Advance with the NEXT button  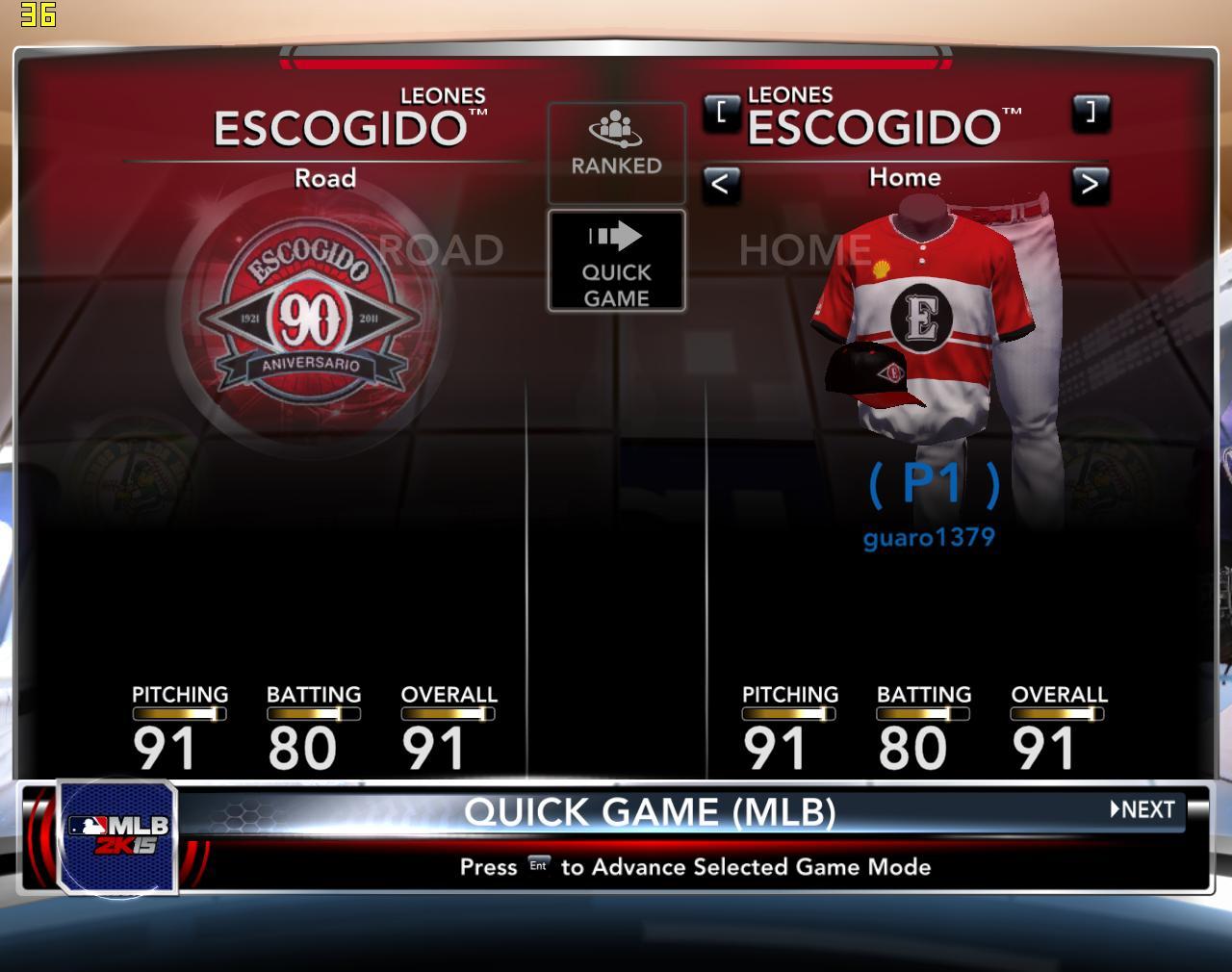[1143, 809]
